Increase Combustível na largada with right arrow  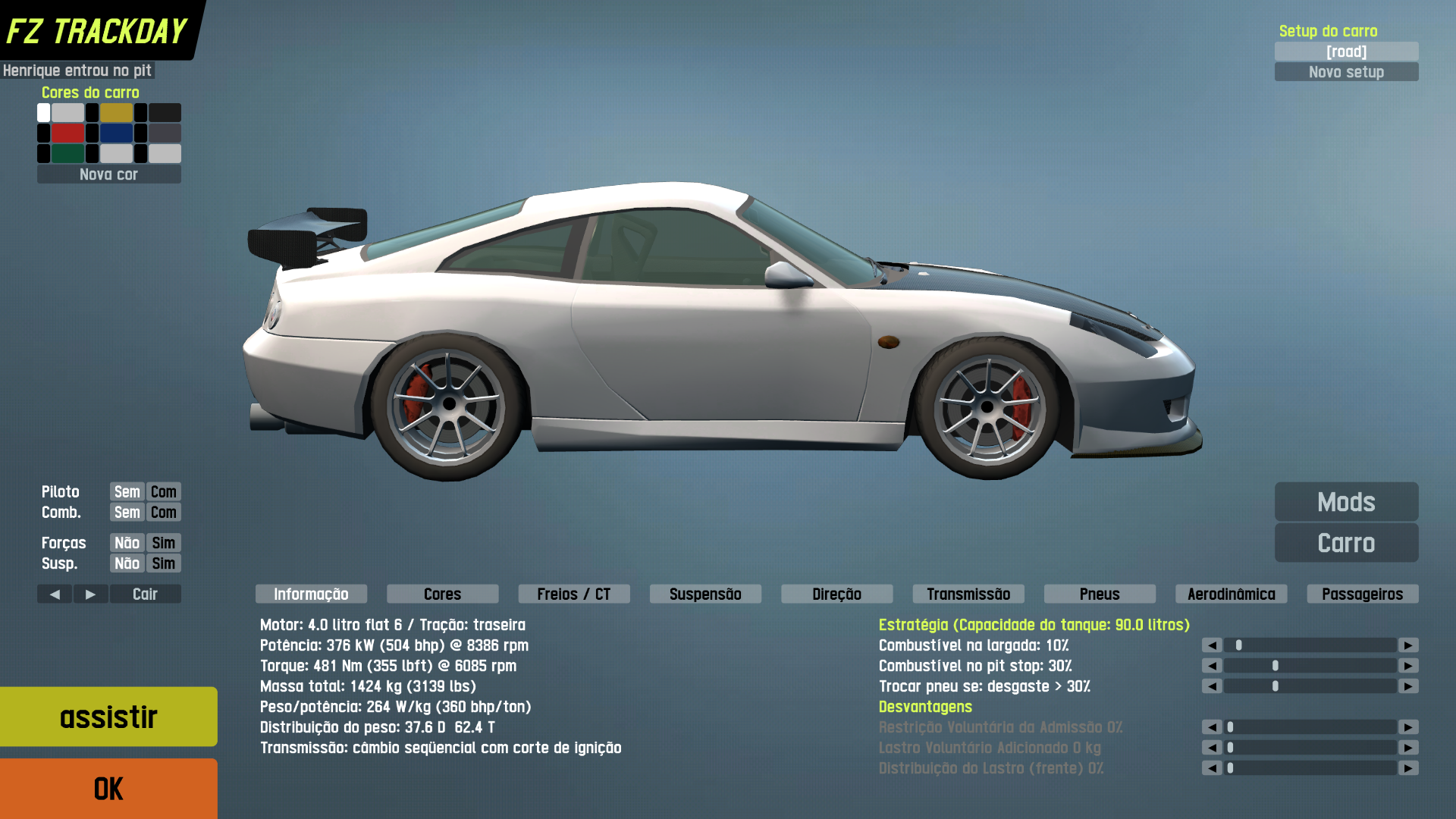point(1408,645)
